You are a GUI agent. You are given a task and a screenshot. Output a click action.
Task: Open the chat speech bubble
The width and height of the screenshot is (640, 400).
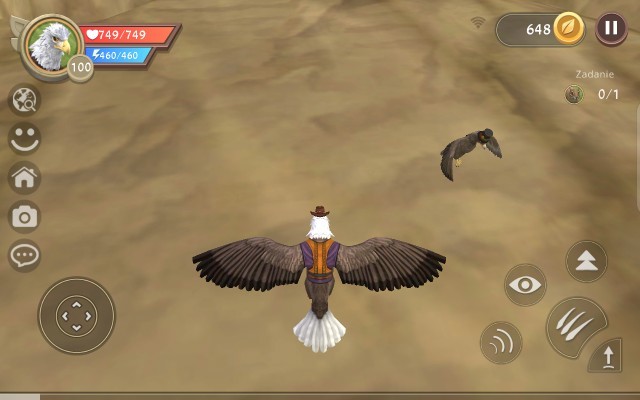(24, 254)
